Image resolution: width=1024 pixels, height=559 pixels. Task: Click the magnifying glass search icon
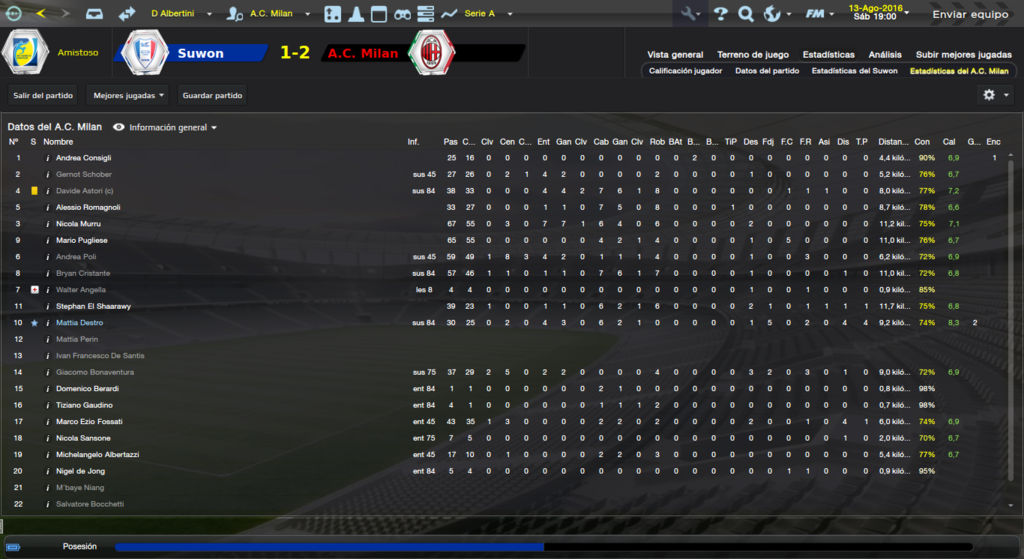(x=746, y=14)
